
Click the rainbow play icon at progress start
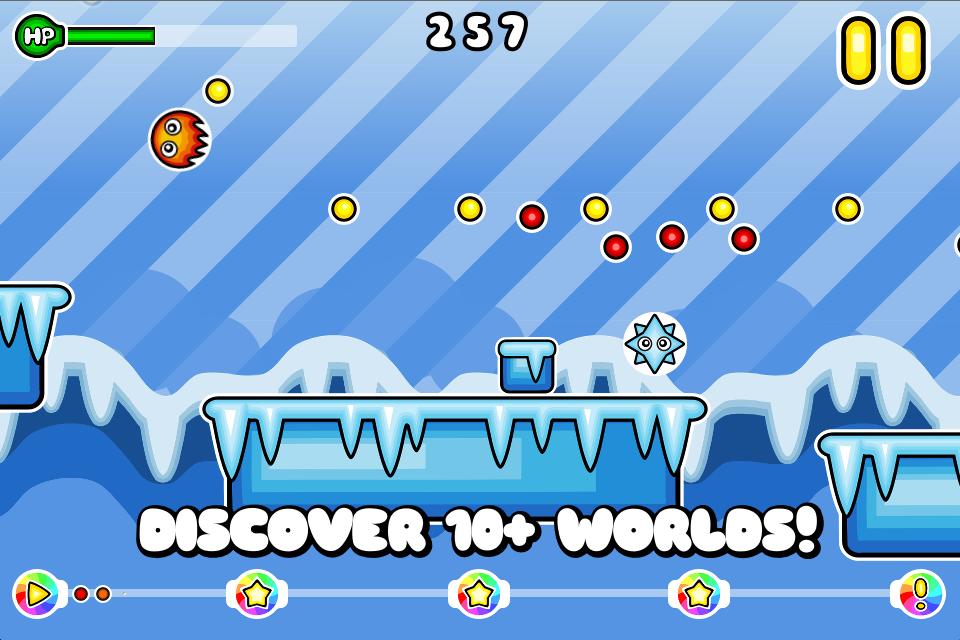coord(37,594)
